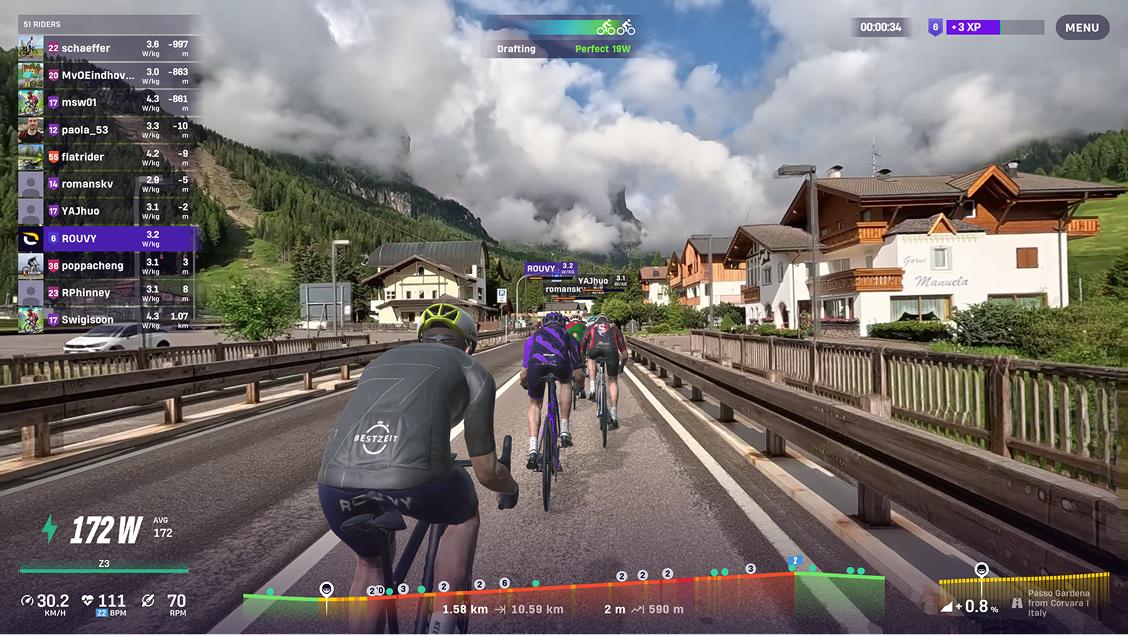The image size is (1128, 635).
Task: Choose rider YAJhuo in the list
Action: point(107,211)
